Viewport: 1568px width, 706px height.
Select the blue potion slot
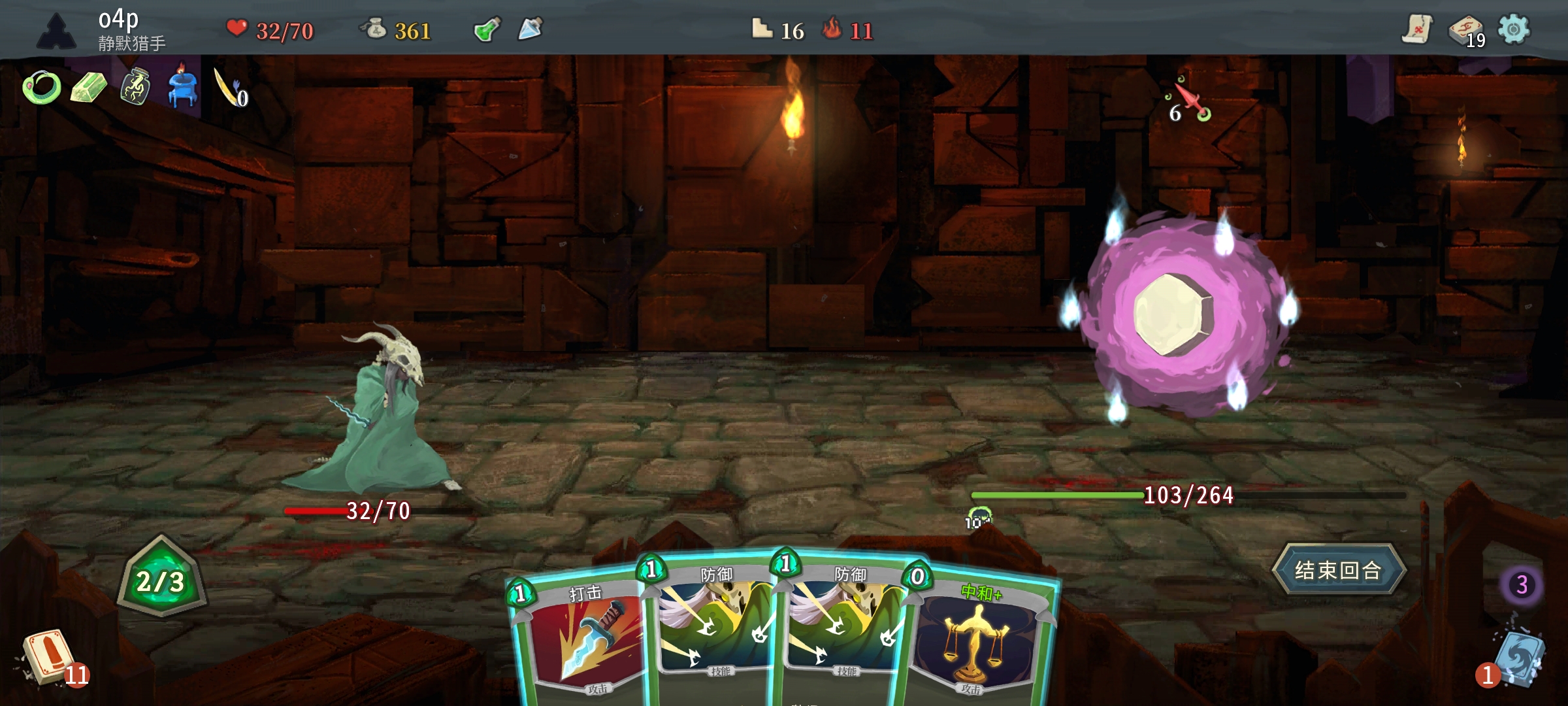pos(530,29)
